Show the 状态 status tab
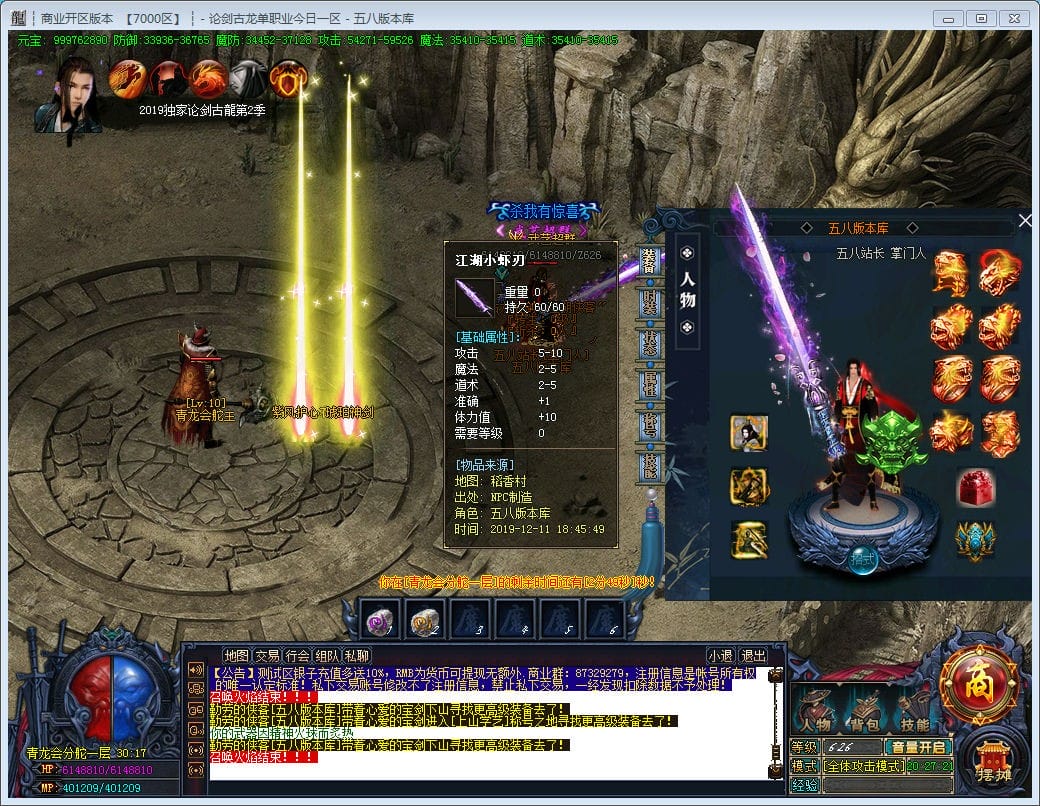1040x806 pixels. pyautogui.click(x=650, y=344)
